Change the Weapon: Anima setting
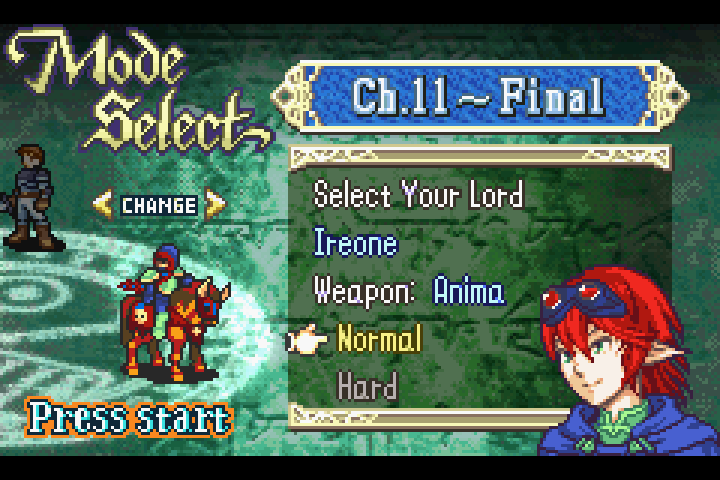720x480 pixels. pyautogui.click(x=409, y=291)
